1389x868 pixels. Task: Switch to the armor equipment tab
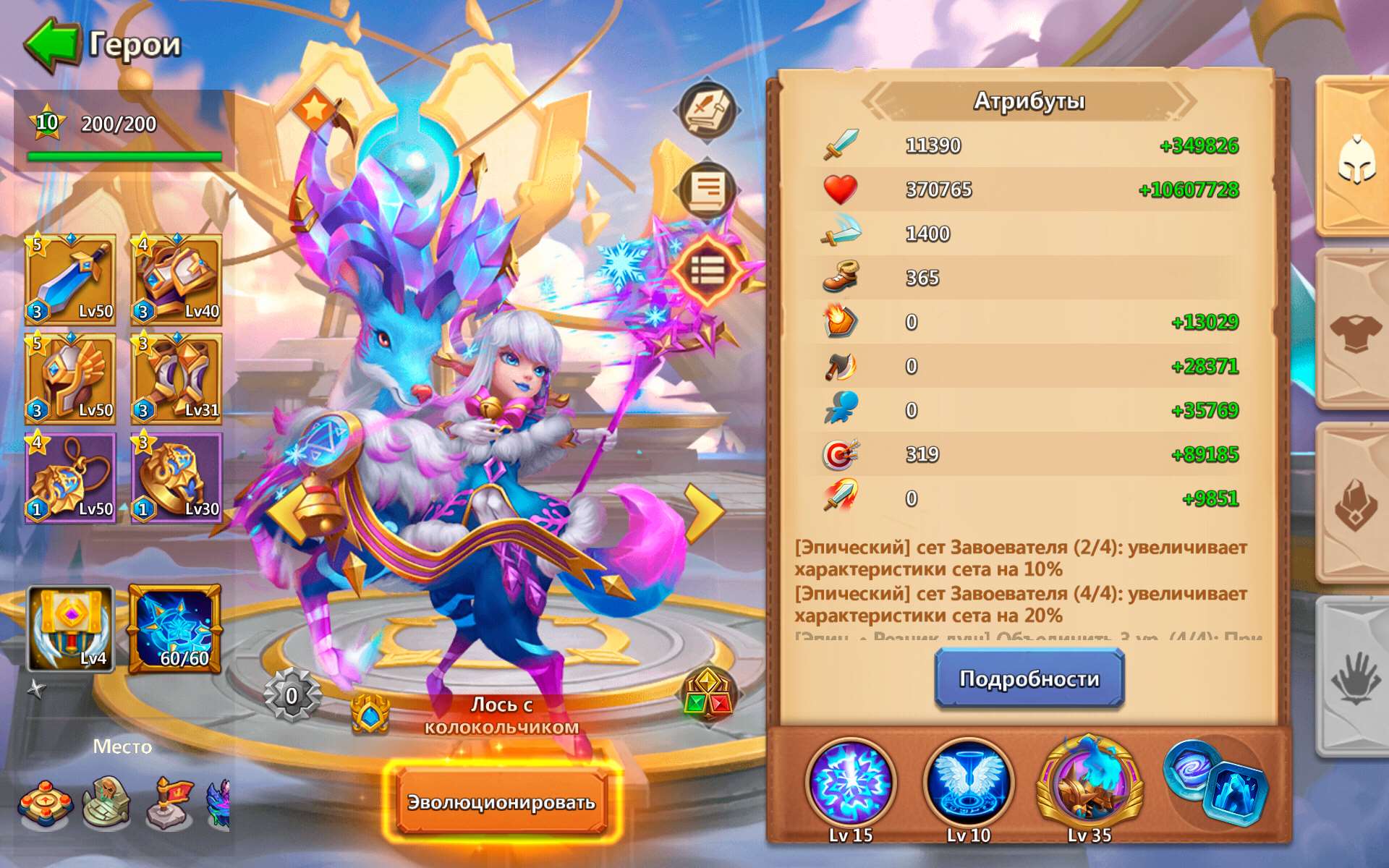(x=1358, y=333)
